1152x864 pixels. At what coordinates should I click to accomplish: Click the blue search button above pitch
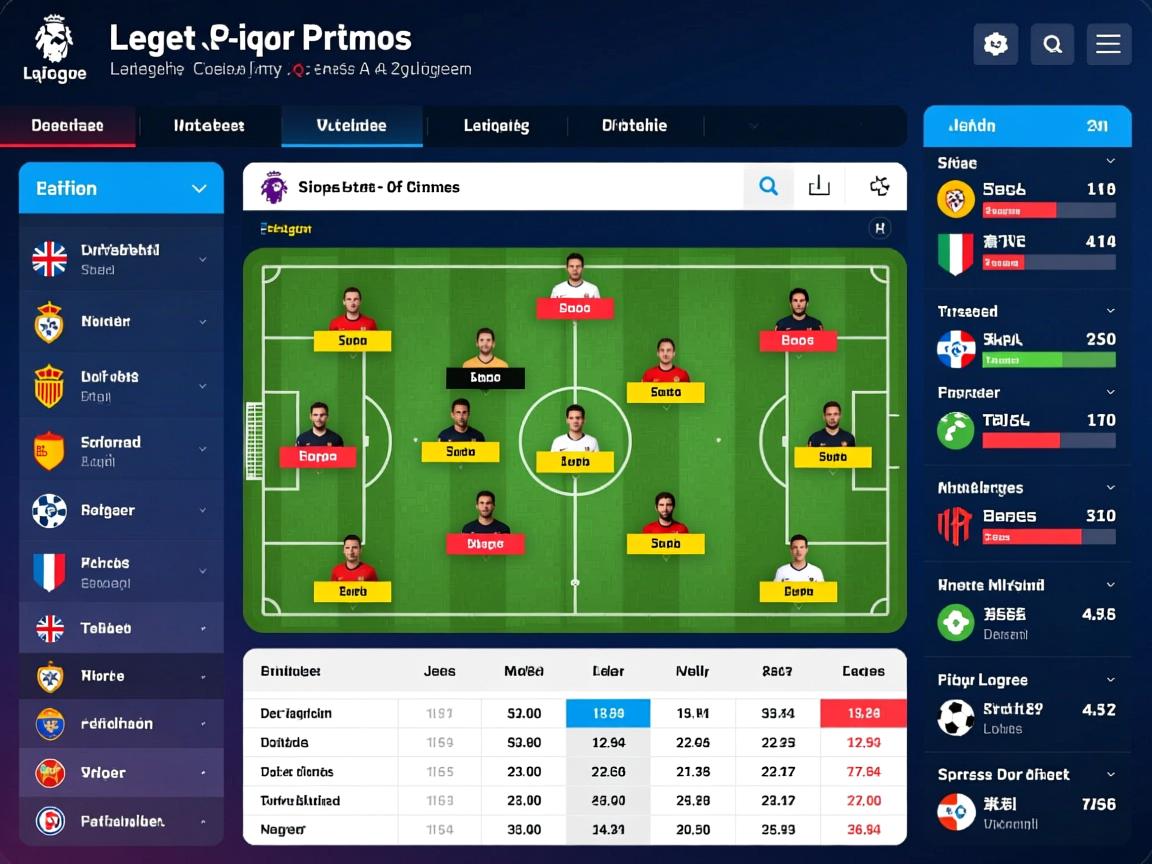[768, 186]
